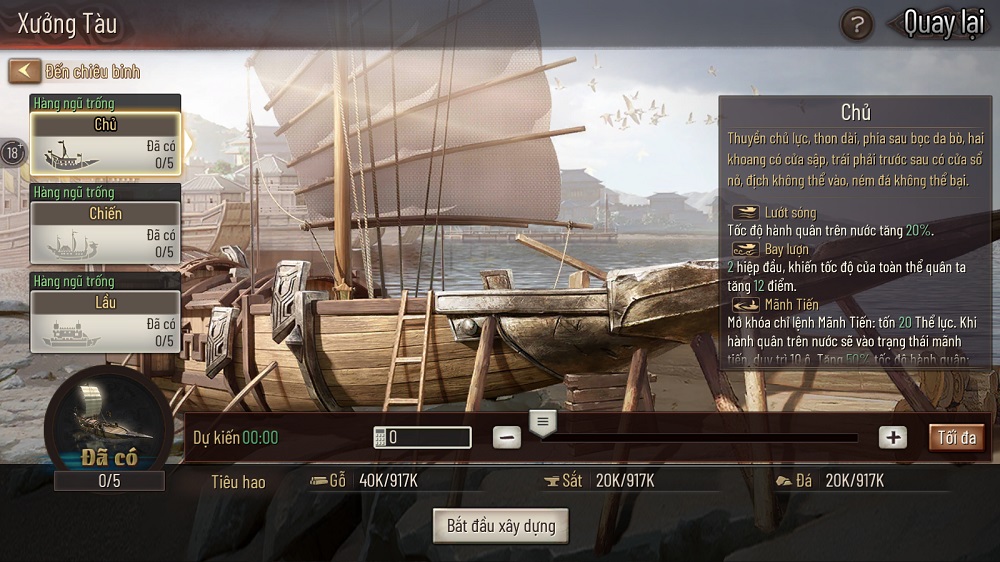1000x562 pixels.
Task: Decrease quantity with the minus button
Action: pos(507,437)
